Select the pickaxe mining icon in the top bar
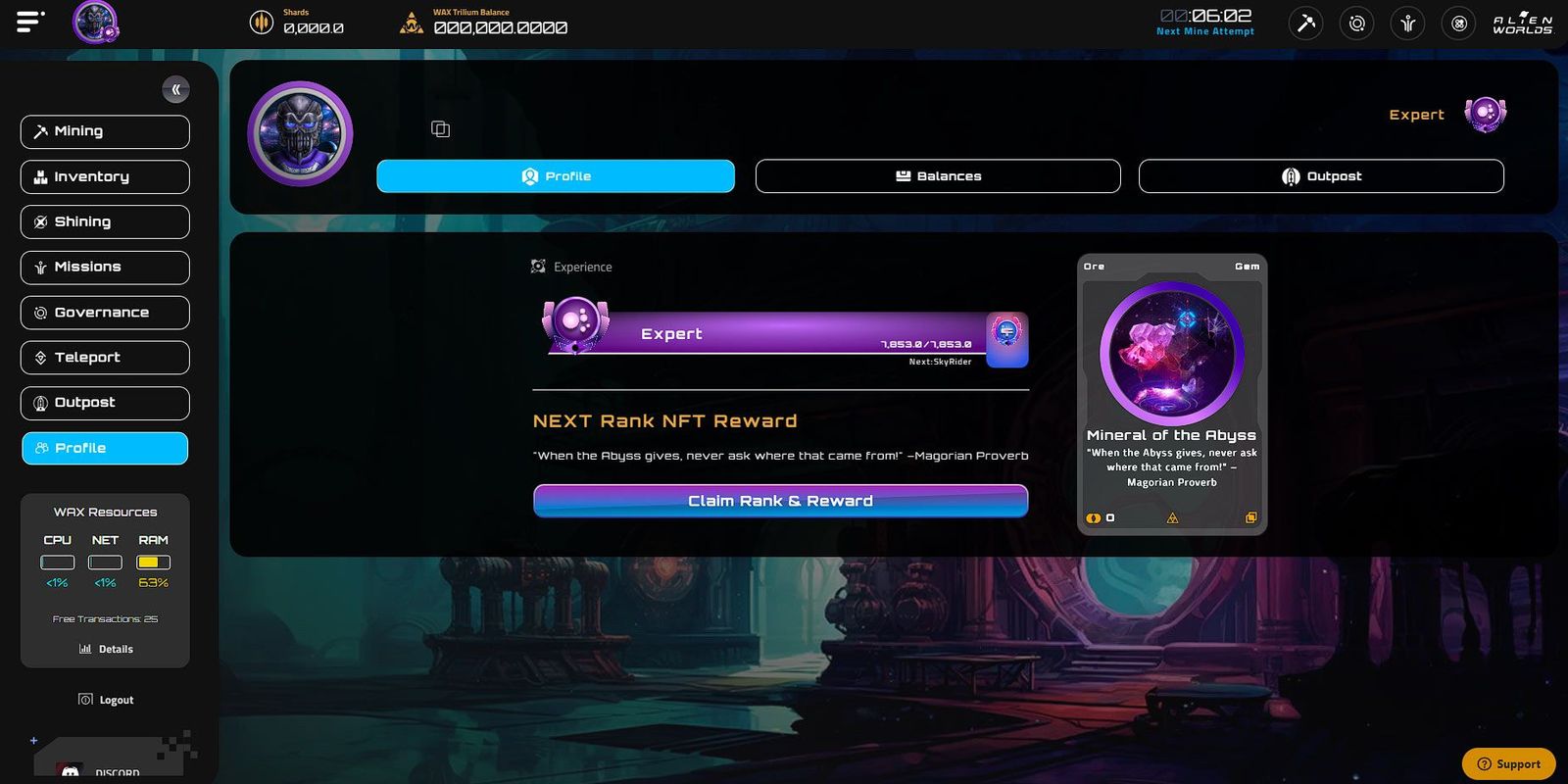 (x=1304, y=23)
